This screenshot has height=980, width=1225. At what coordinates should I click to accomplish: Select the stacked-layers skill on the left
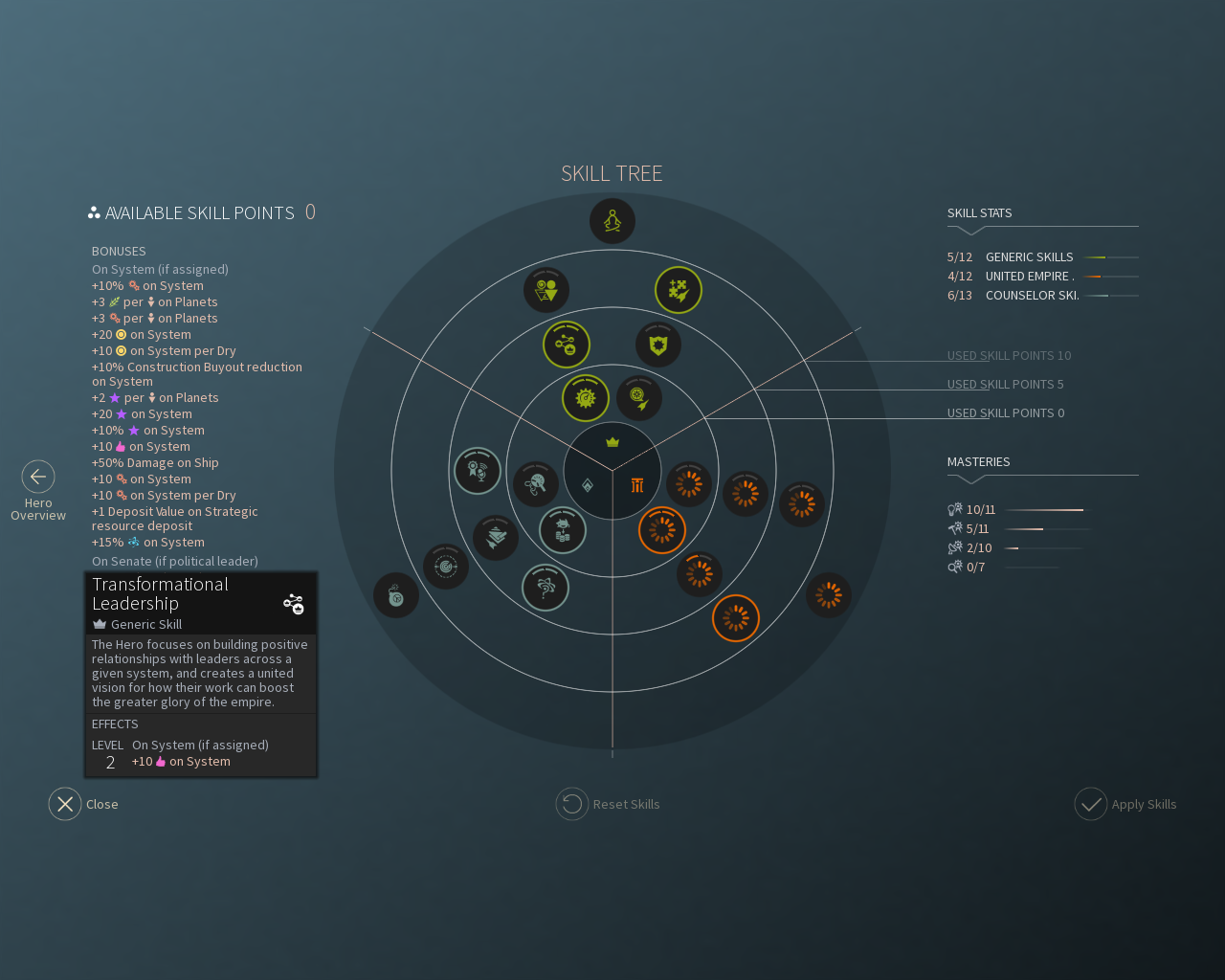coord(496,537)
